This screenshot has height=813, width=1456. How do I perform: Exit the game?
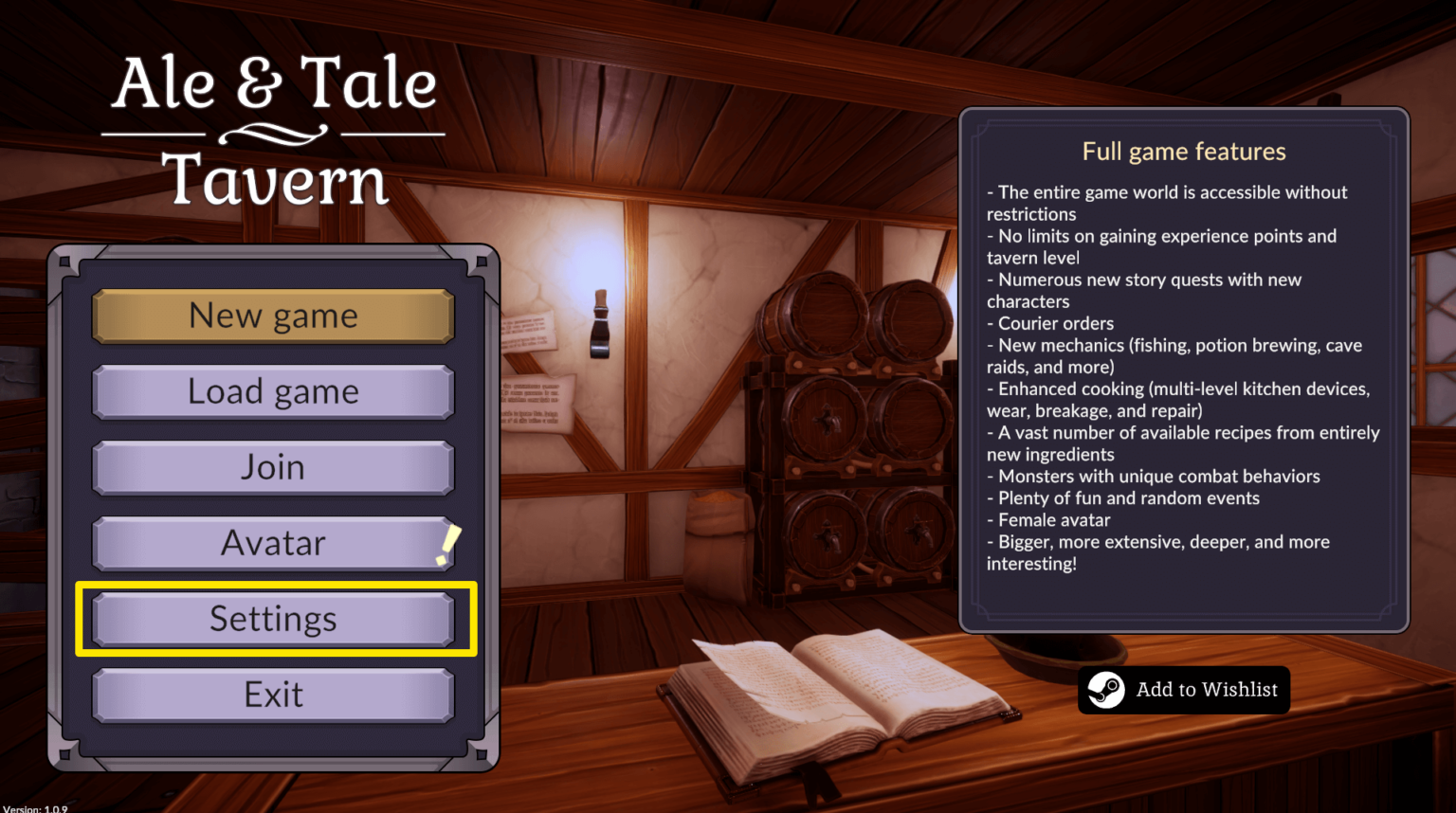[273, 694]
